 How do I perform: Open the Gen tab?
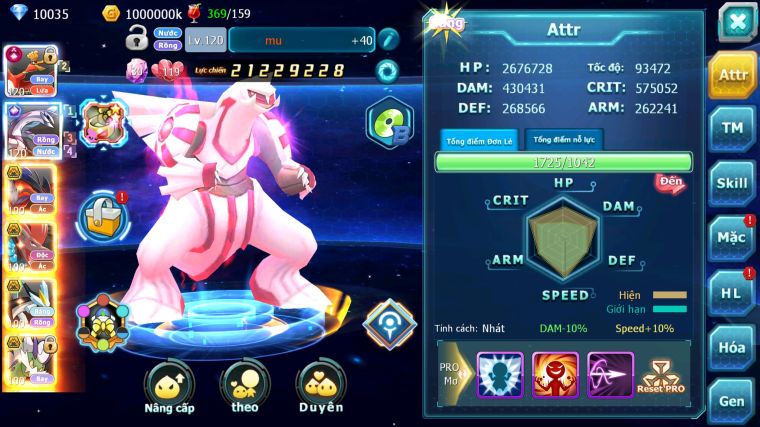tap(732, 401)
